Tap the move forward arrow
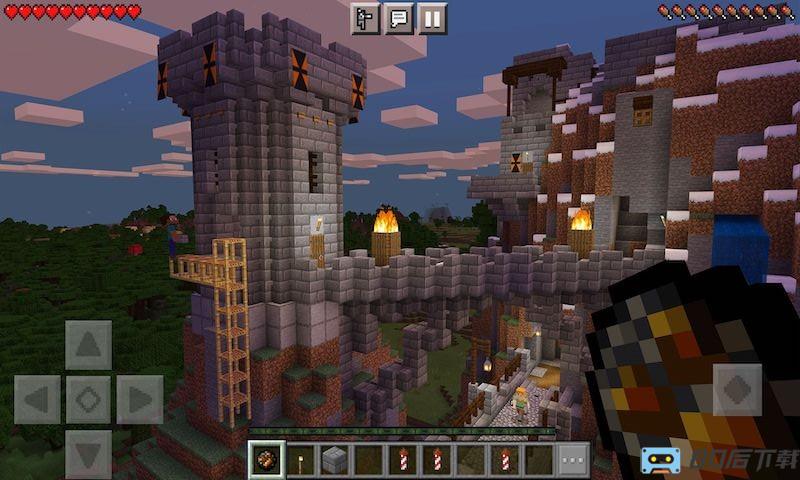 [88, 346]
